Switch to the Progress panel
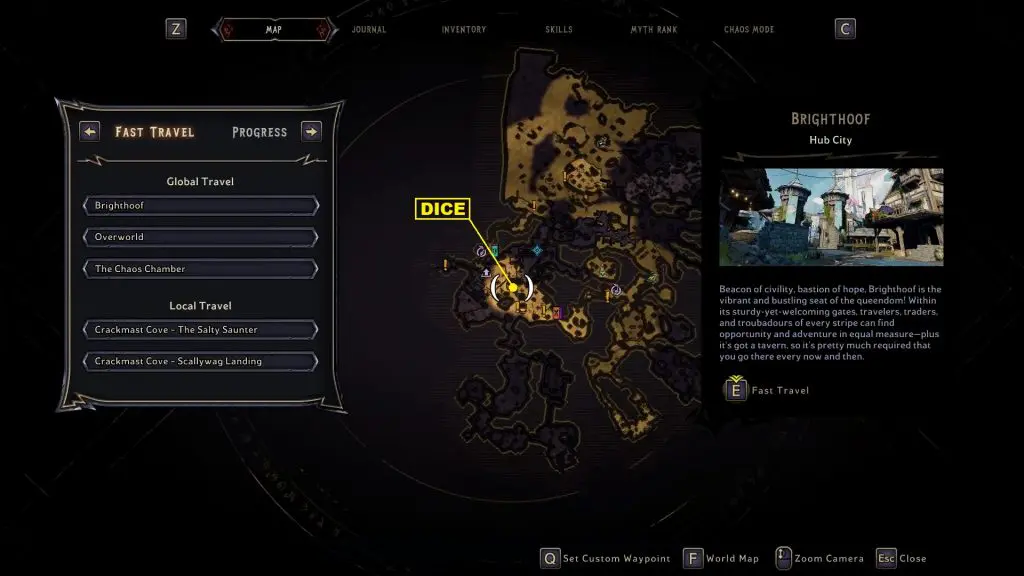1024x576 pixels. [x=259, y=132]
